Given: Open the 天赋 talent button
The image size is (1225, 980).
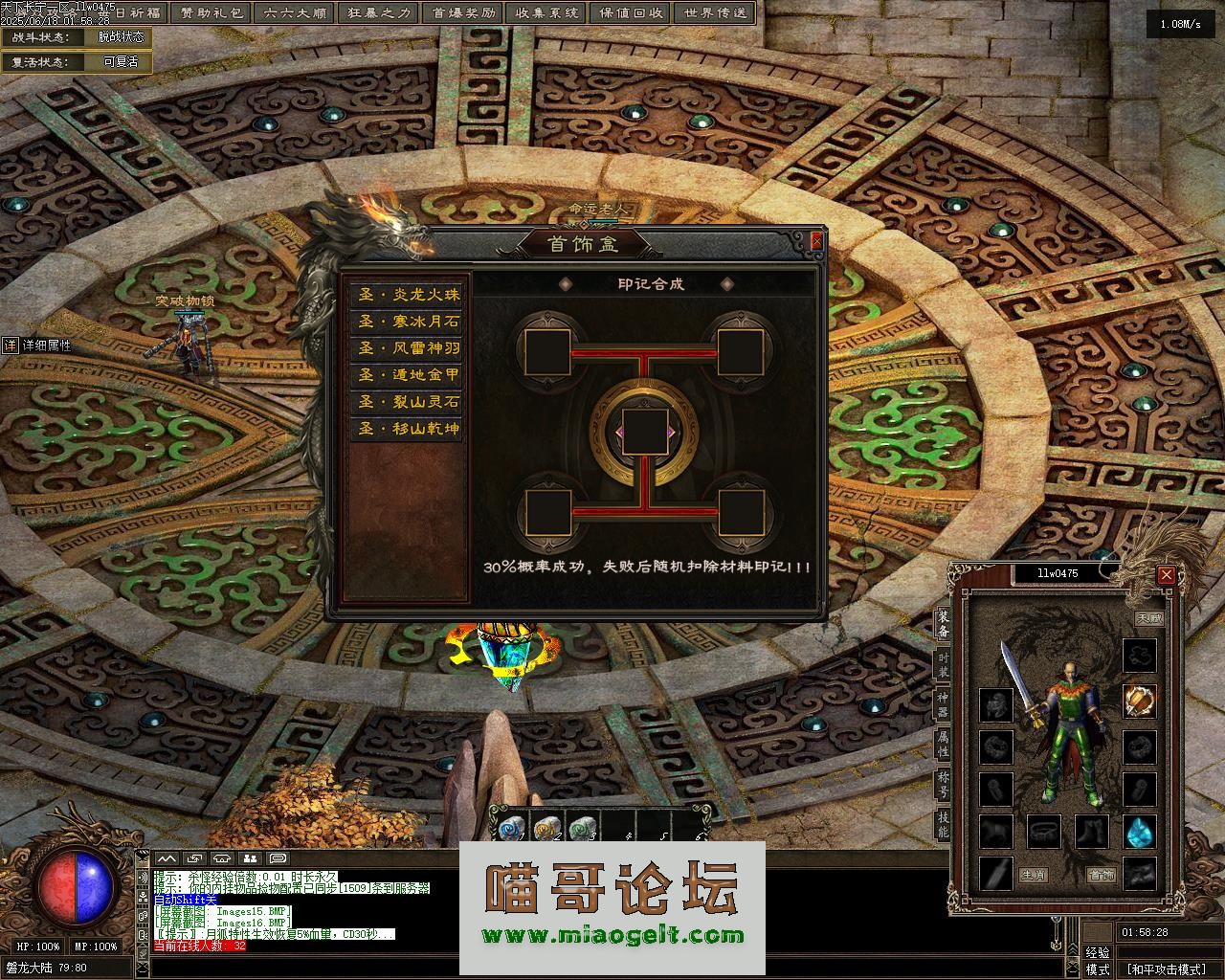Looking at the screenshot, I should [x=1148, y=619].
